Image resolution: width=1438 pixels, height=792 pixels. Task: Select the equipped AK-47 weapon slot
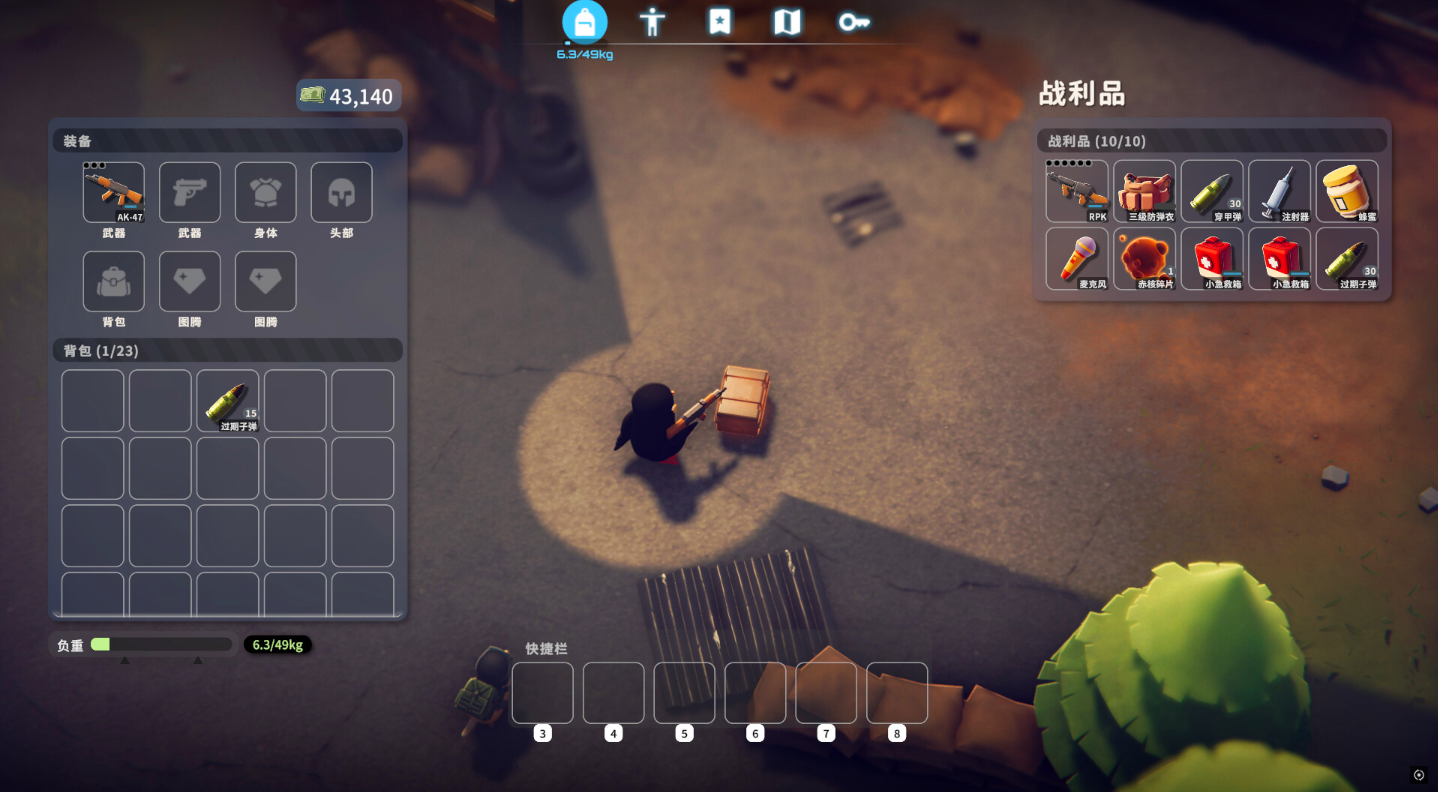[114, 192]
